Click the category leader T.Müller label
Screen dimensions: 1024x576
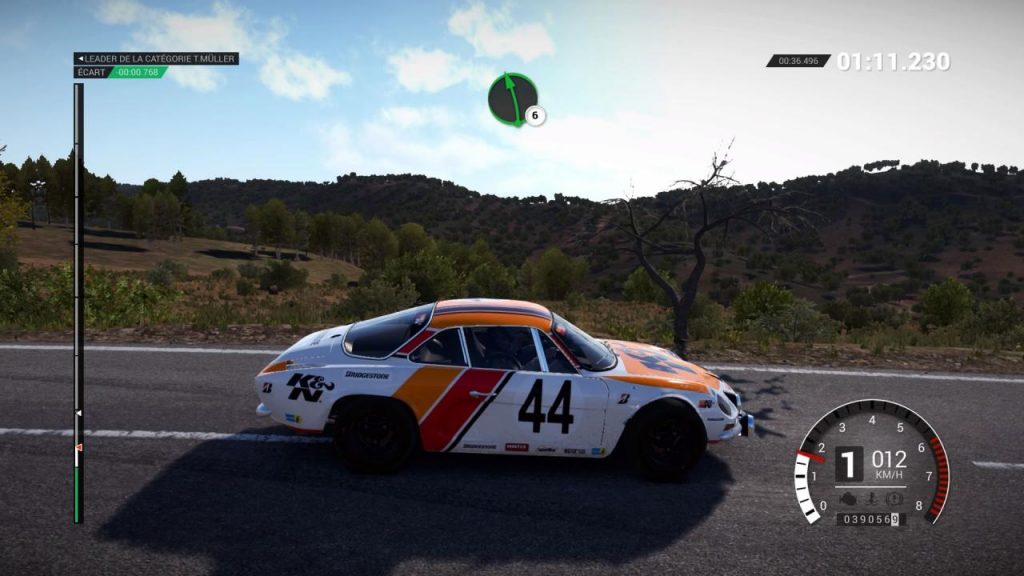coord(156,58)
